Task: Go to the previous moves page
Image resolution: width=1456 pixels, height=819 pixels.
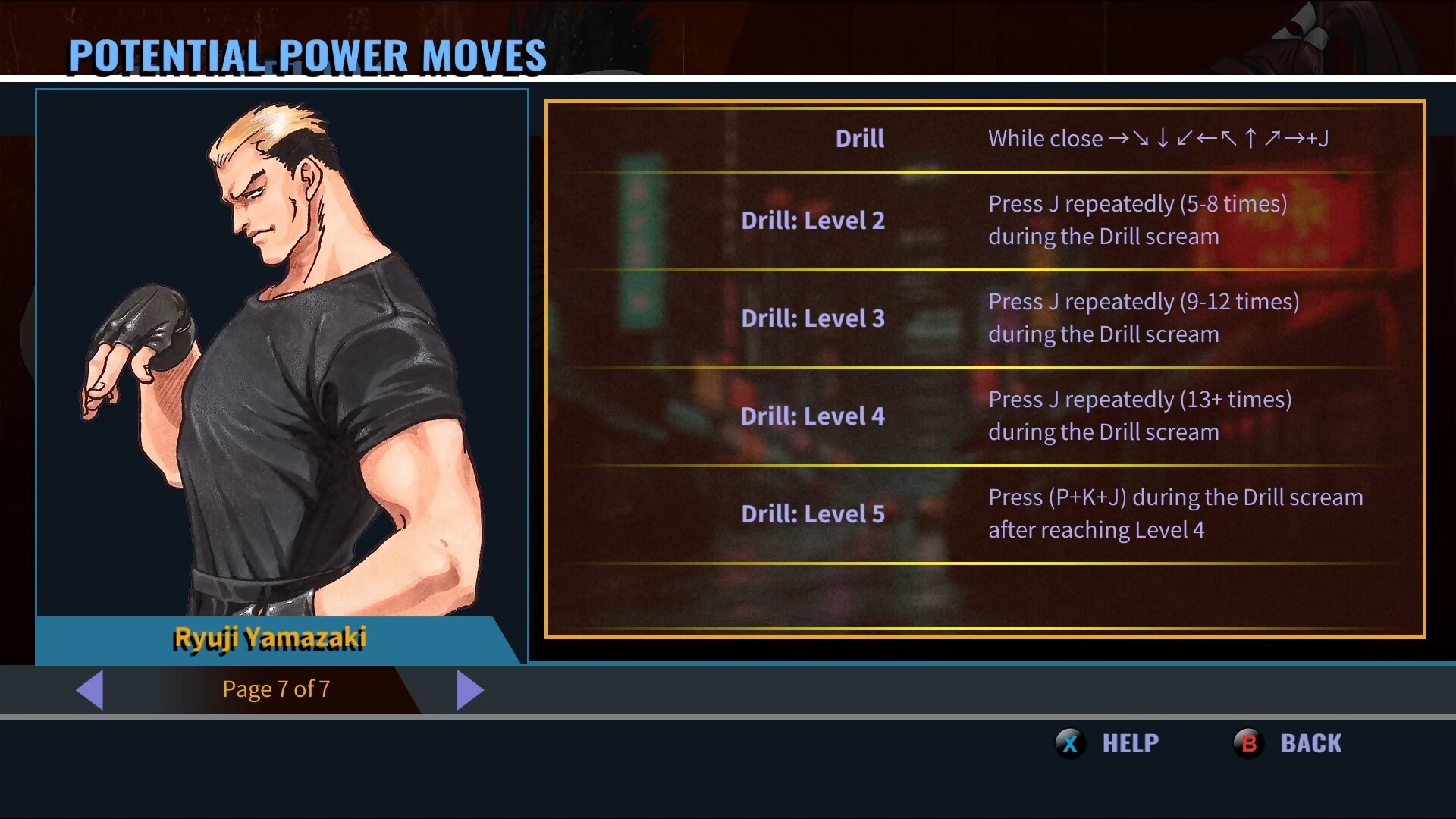Action: click(90, 690)
